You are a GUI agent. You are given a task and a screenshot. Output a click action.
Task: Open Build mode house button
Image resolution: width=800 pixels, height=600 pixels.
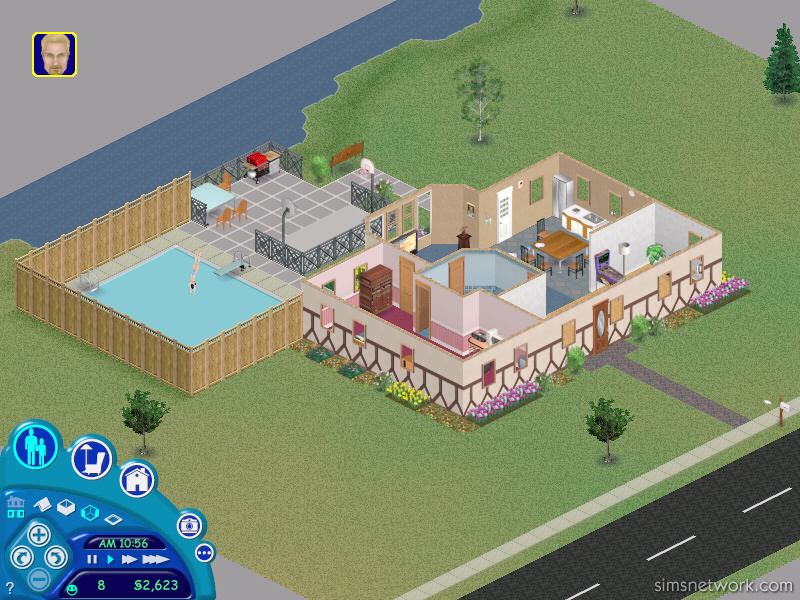pos(137,481)
